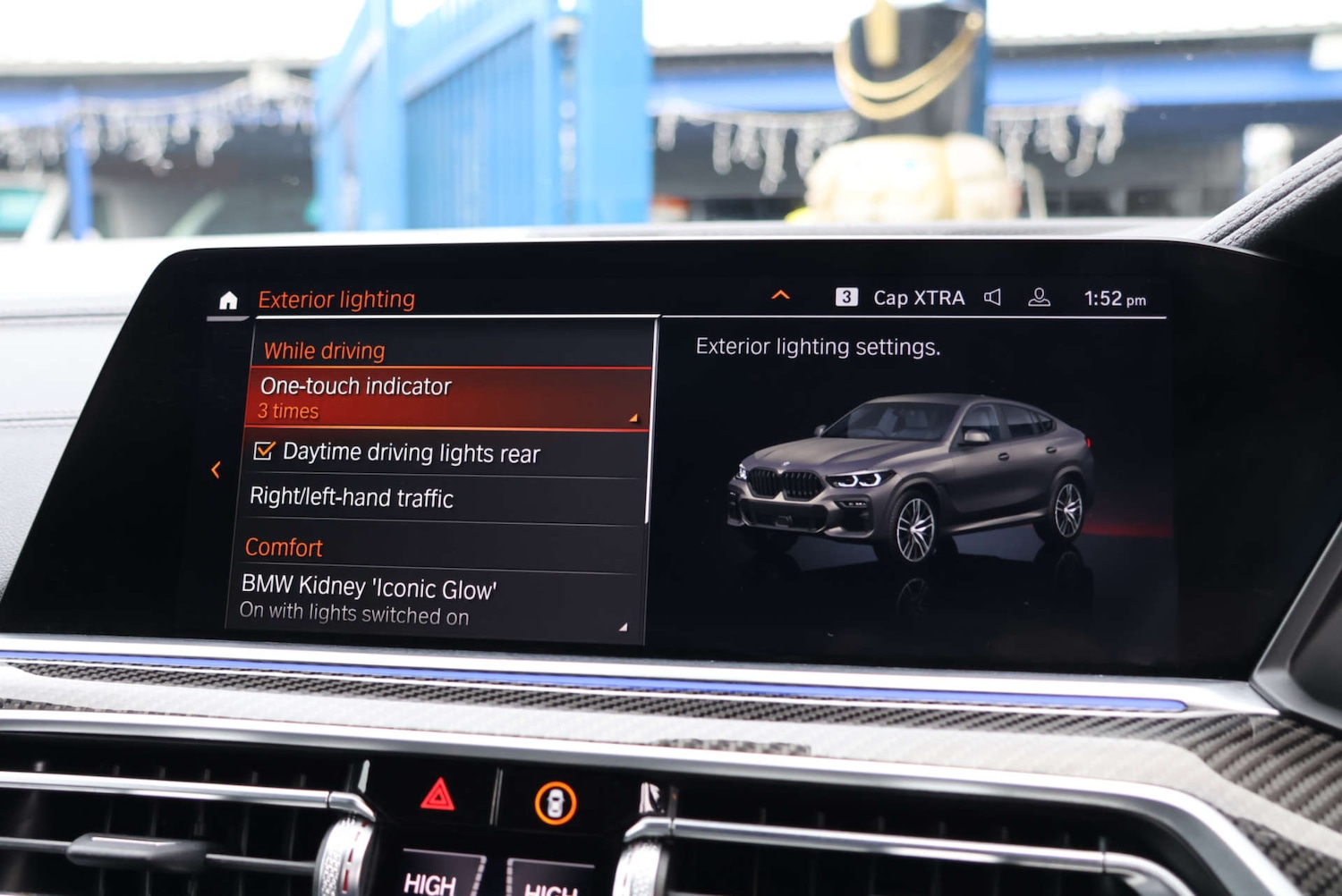1342x896 pixels.
Task: Tap the home icon in the status bar
Action: click(227, 299)
